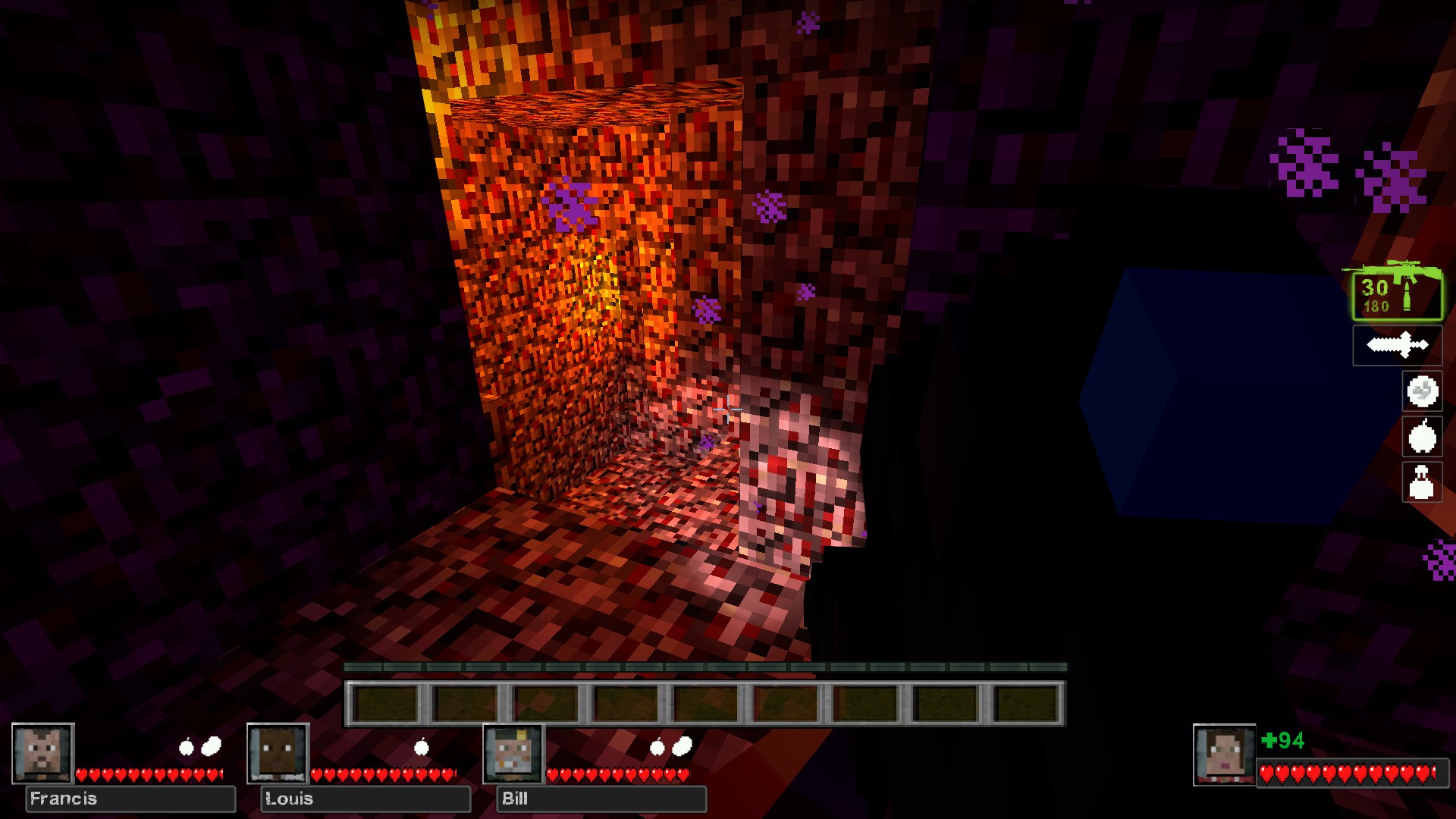Click Francis's teammate portrait
The width and height of the screenshot is (1456, 819).
click(x=42, y=753)
